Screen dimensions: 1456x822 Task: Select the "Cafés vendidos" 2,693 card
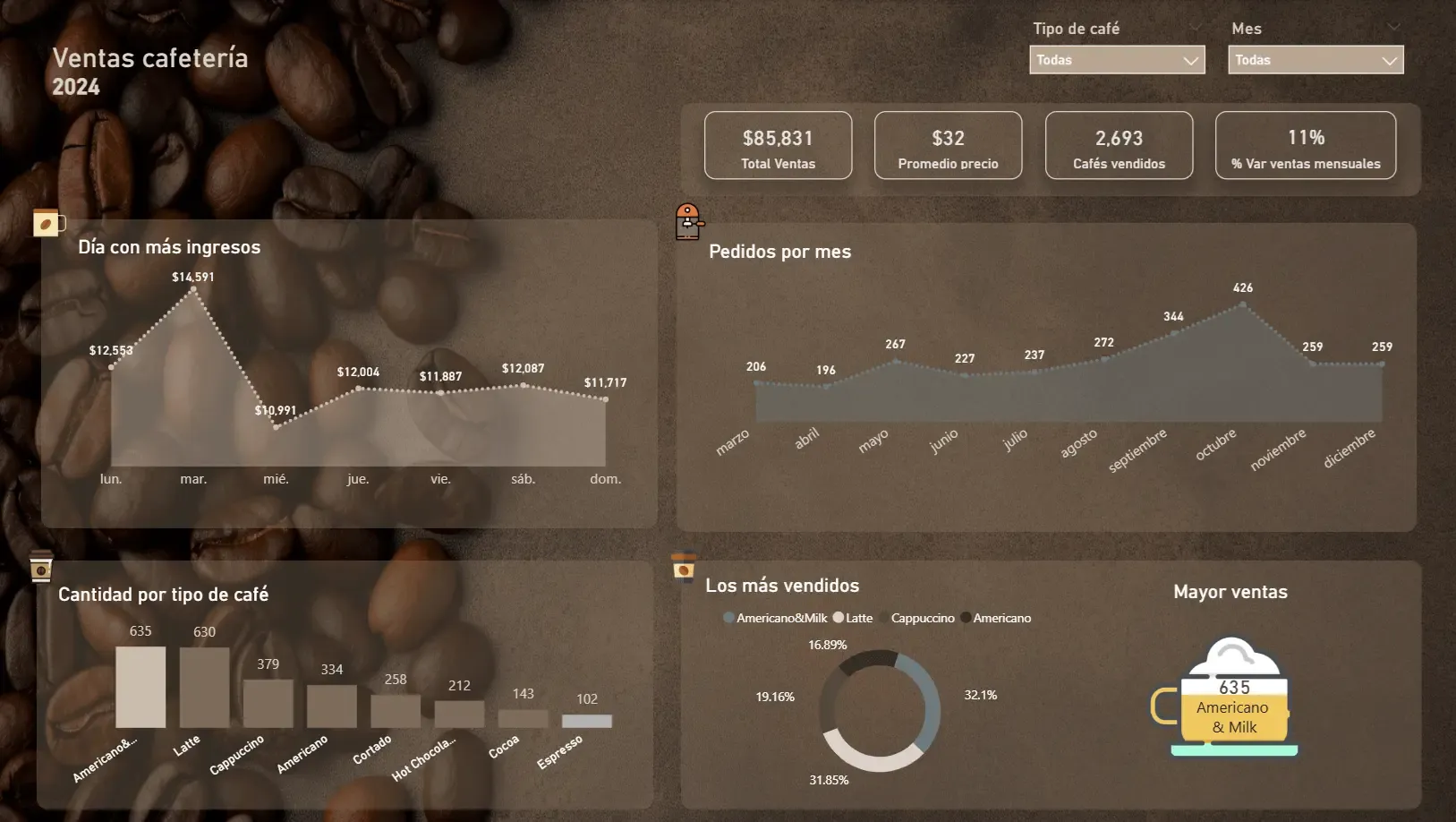[1119, 145]
